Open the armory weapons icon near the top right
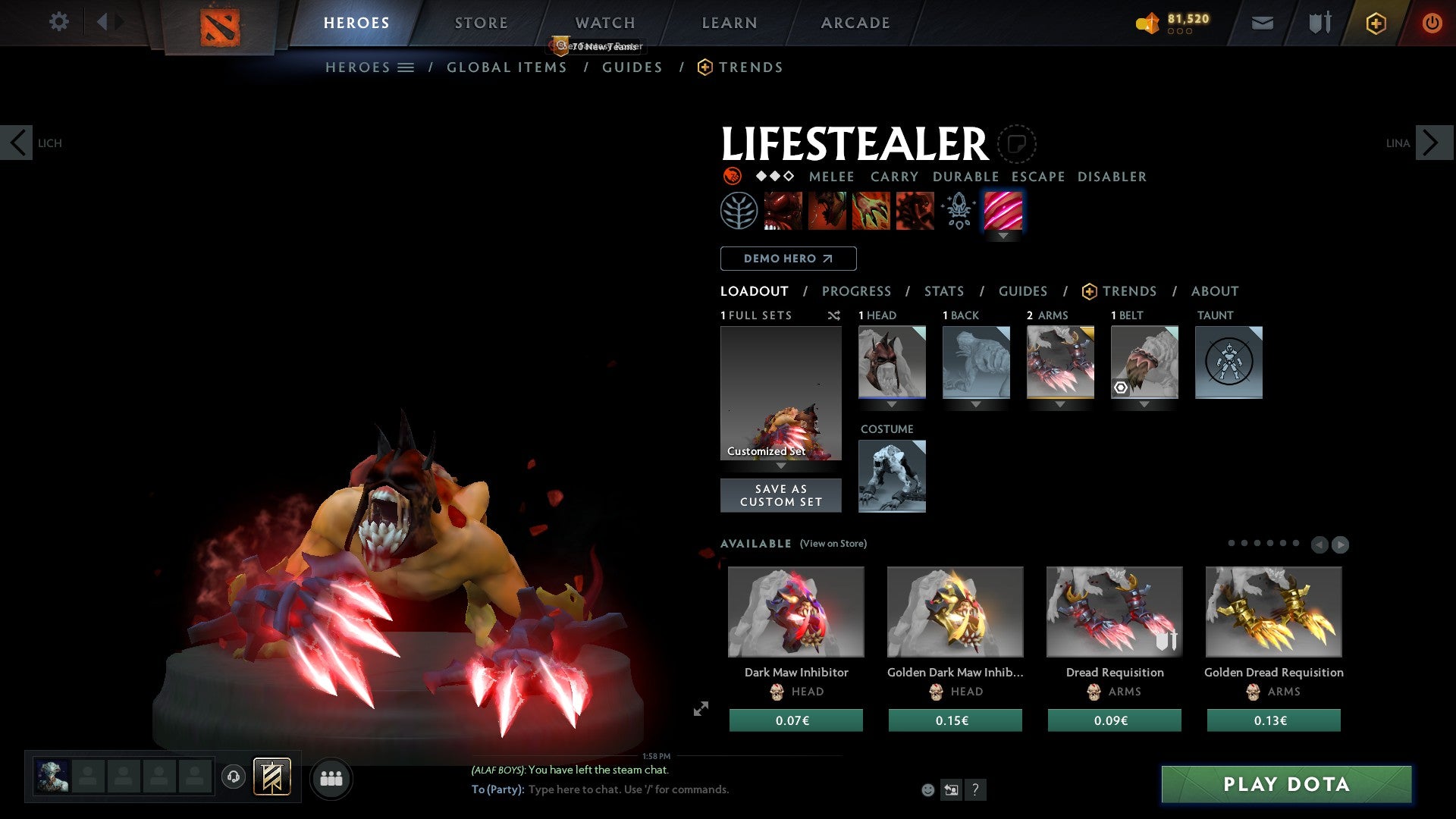Image resolution: width=1456 pixels, height=819 pixels. [x=1319, y=23]
